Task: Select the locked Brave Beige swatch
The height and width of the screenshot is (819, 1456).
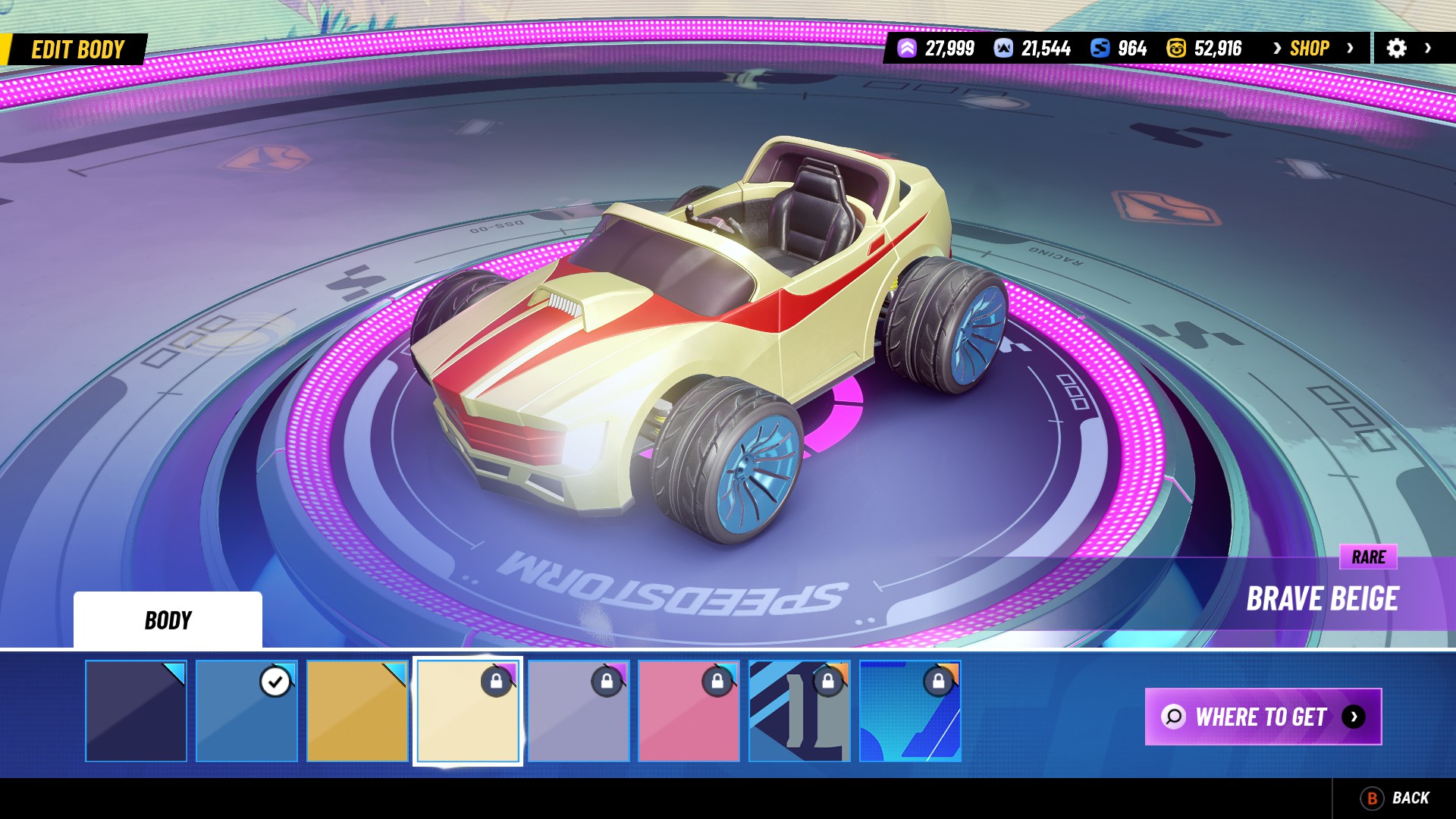Action: tap(468, 711)
